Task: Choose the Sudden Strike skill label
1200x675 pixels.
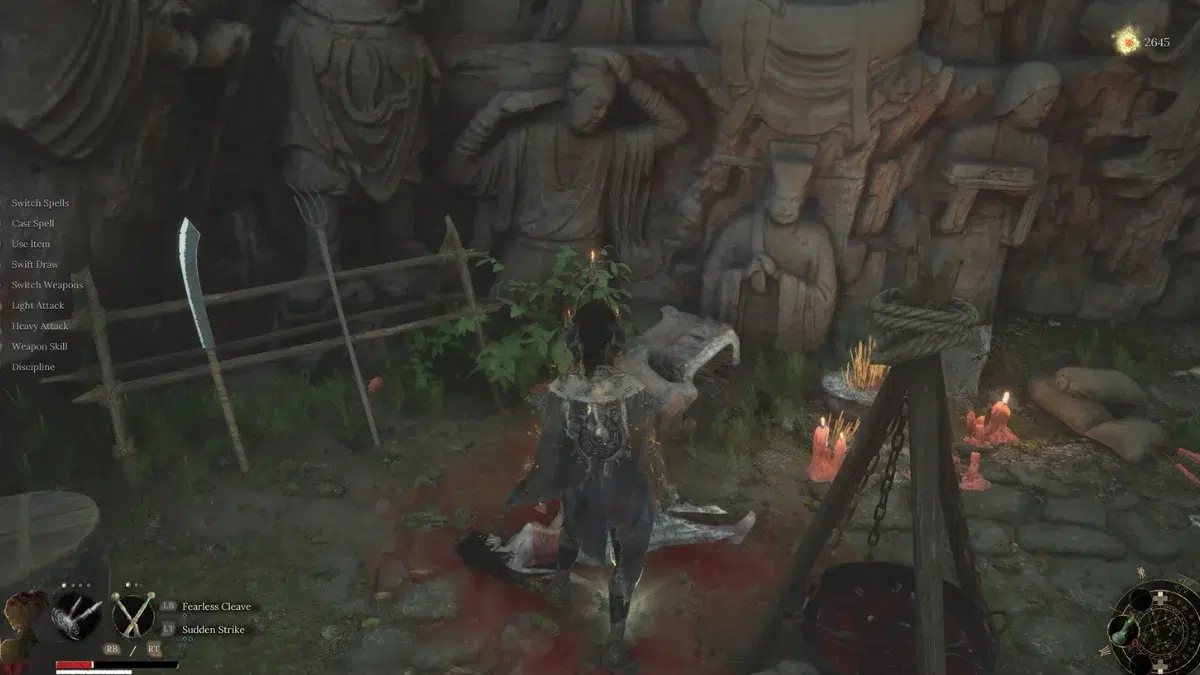Action: pyautogui.click(x=212, y=629)
